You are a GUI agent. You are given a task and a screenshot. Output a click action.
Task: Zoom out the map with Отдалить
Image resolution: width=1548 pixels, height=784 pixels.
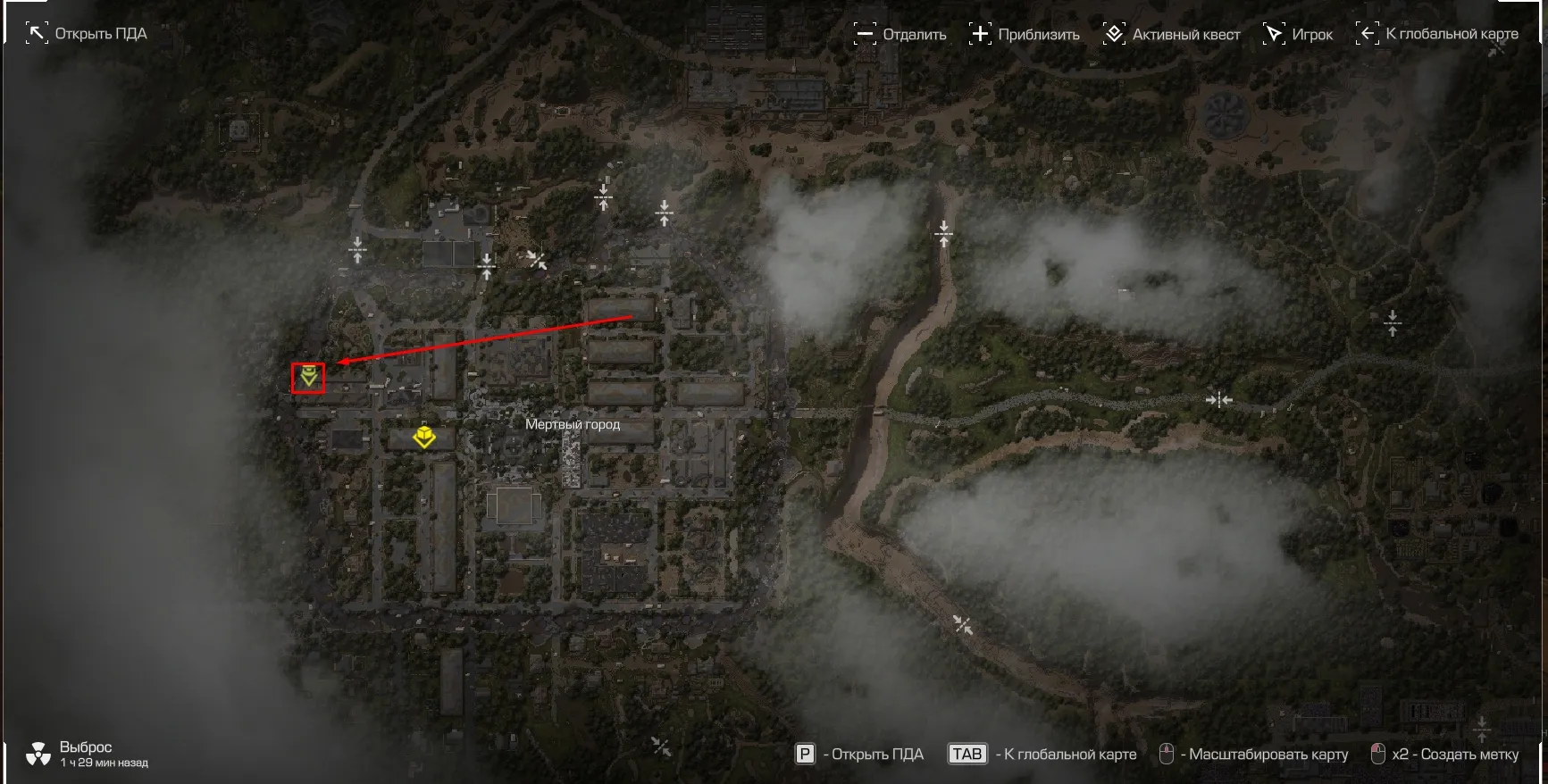(900, 34)
